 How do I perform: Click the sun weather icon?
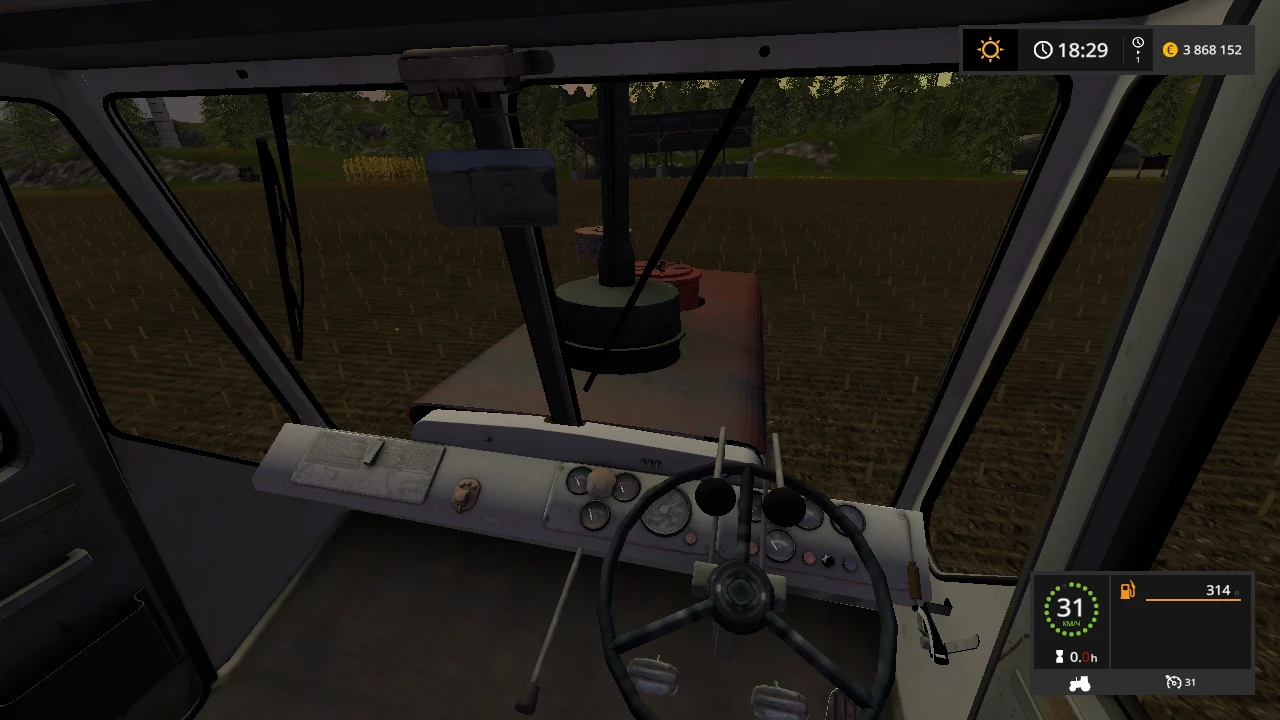pos(989,49)
